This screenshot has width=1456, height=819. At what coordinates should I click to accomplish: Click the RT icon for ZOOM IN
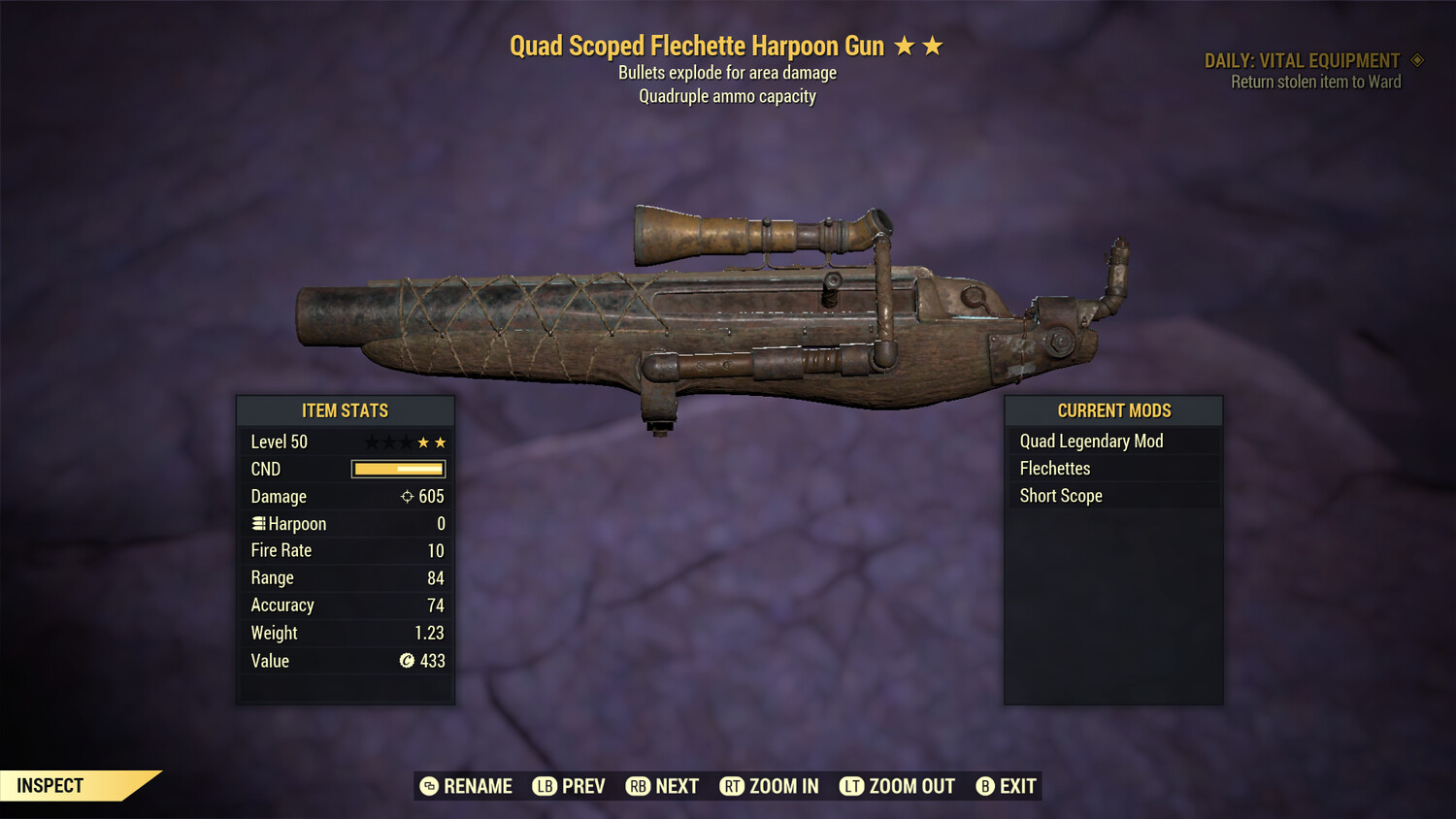pyautogui.click(x=734, y=786)
